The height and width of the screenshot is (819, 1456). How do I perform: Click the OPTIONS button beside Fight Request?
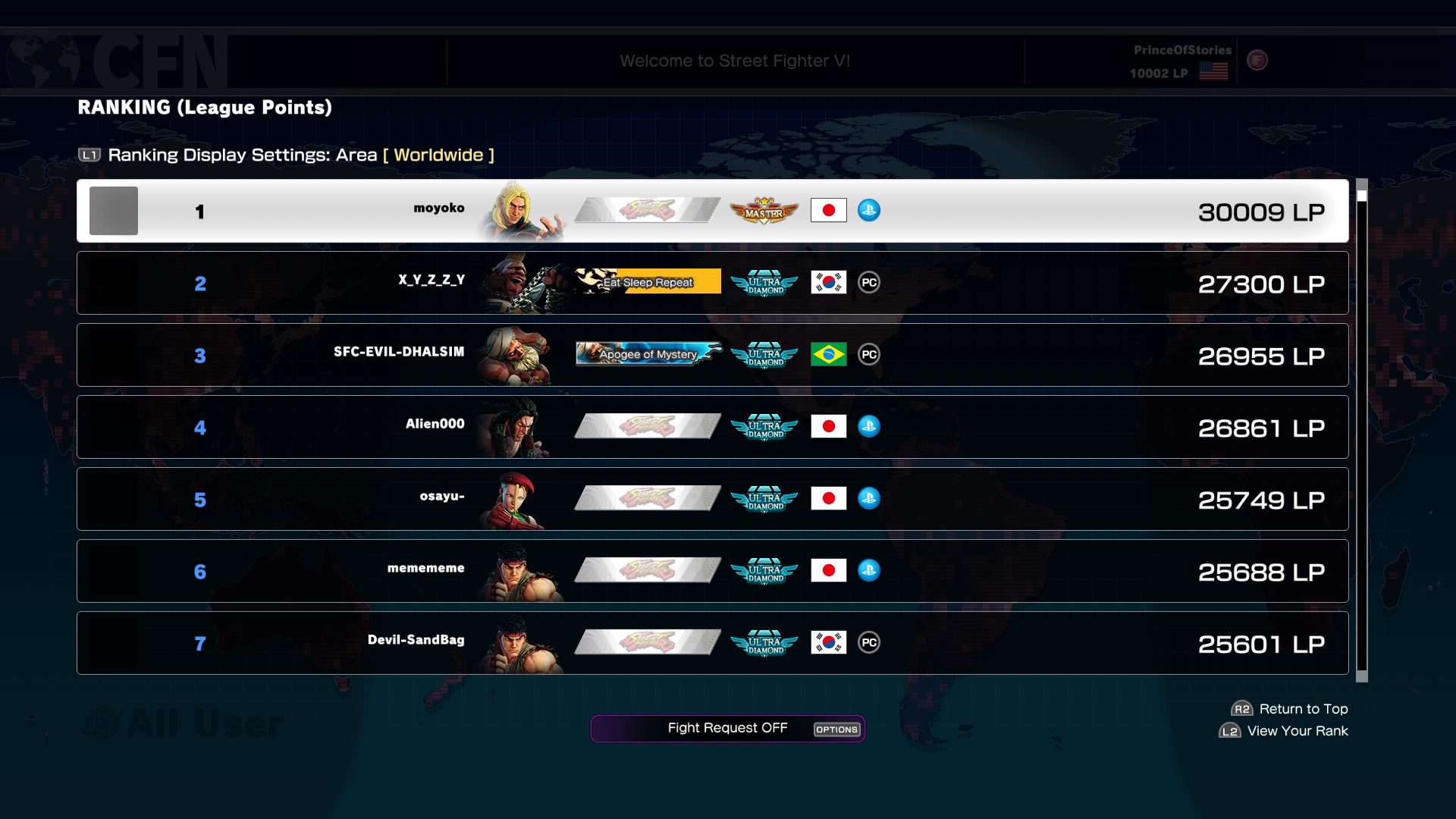[836, 730]
